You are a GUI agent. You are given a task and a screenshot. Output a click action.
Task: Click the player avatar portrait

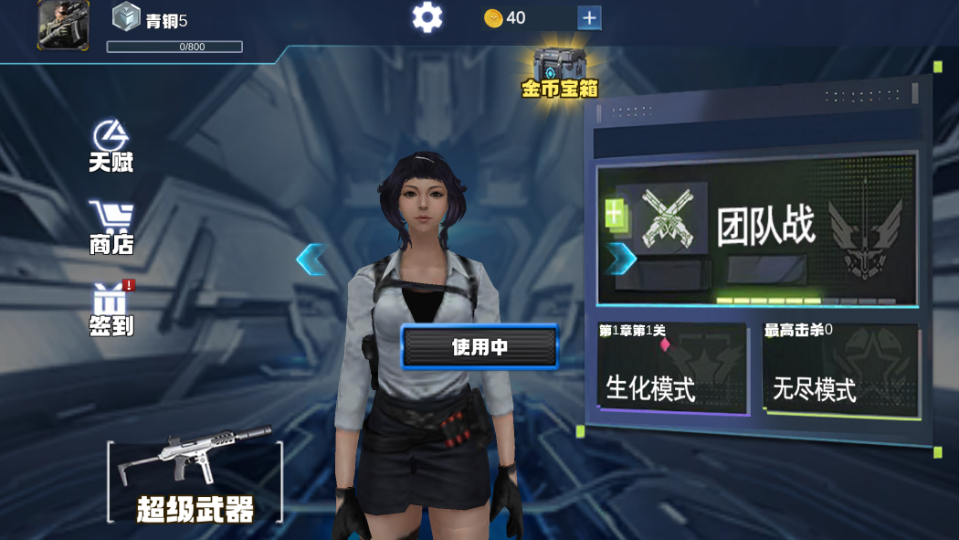(63, 25)
